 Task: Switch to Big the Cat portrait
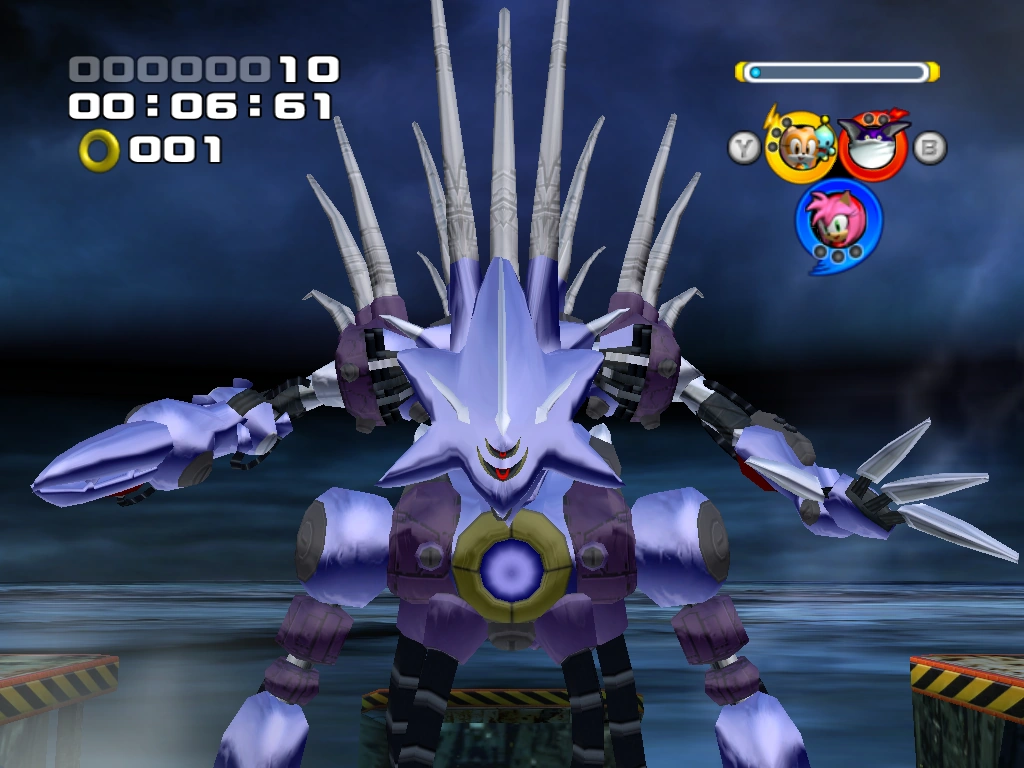tap(871, 146)
